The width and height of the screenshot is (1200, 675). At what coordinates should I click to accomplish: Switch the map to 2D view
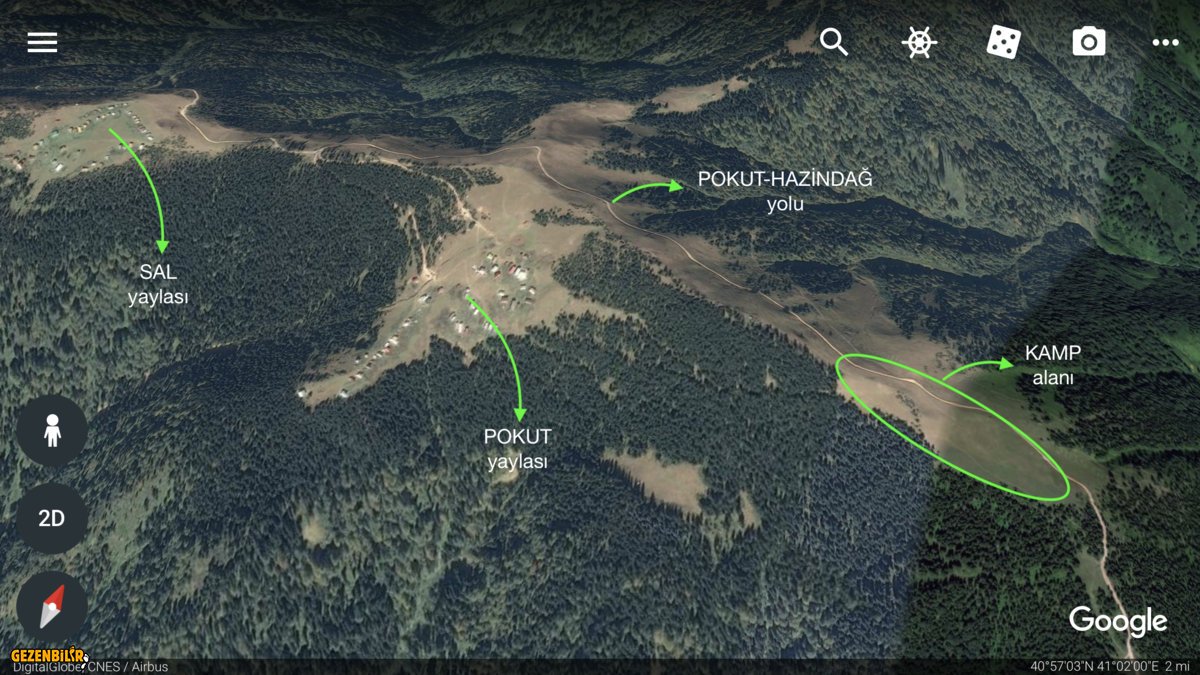pos(52,518)
